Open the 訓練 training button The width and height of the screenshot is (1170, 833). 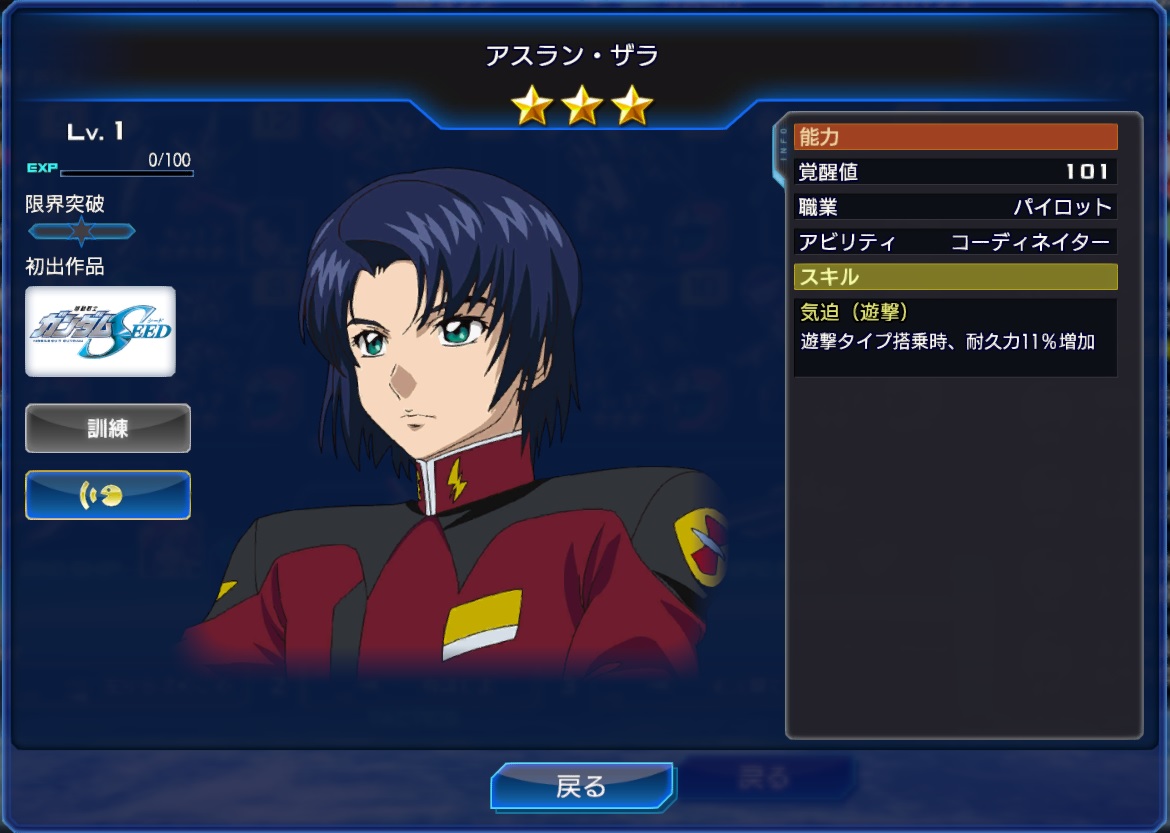coord(108,428)
